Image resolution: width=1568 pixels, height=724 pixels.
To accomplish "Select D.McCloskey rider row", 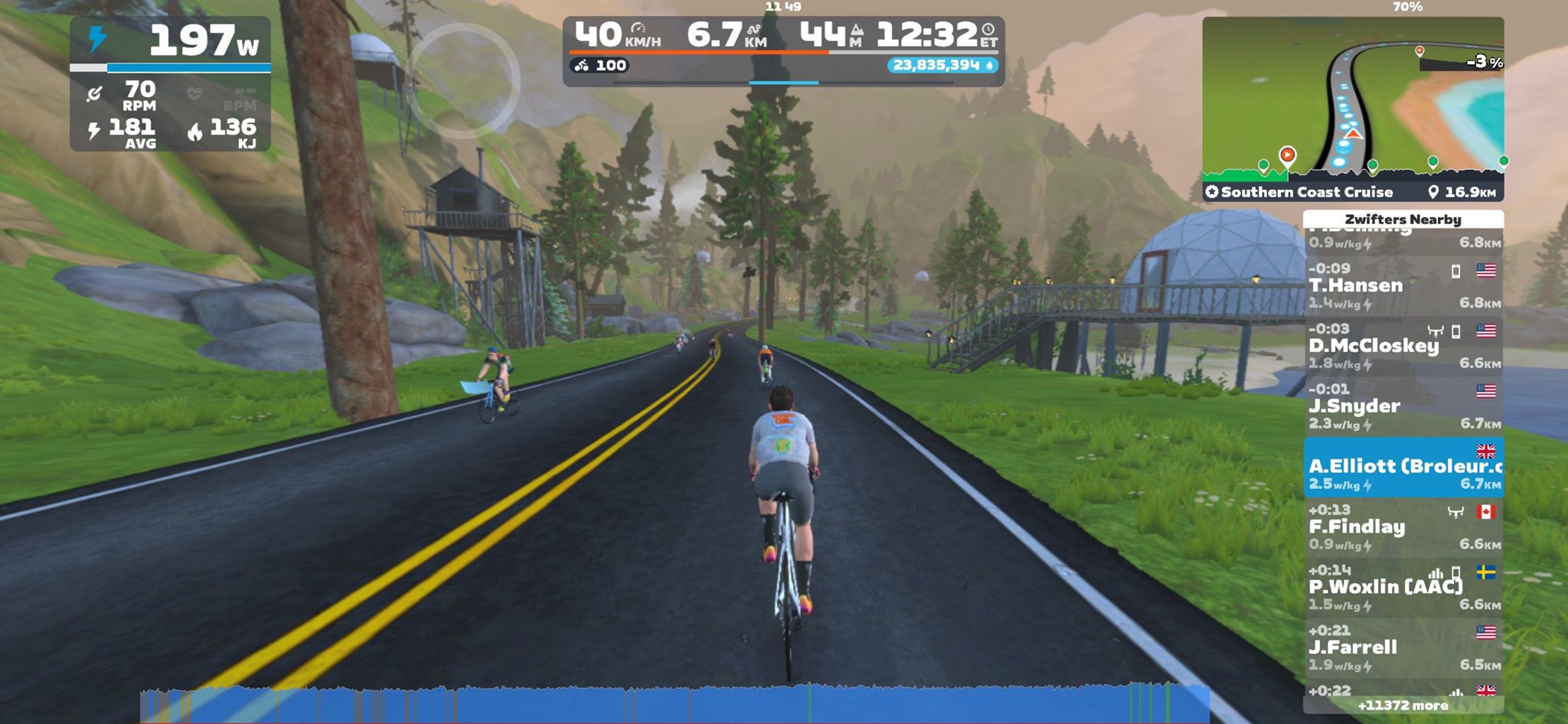I will pos(1403,346).
